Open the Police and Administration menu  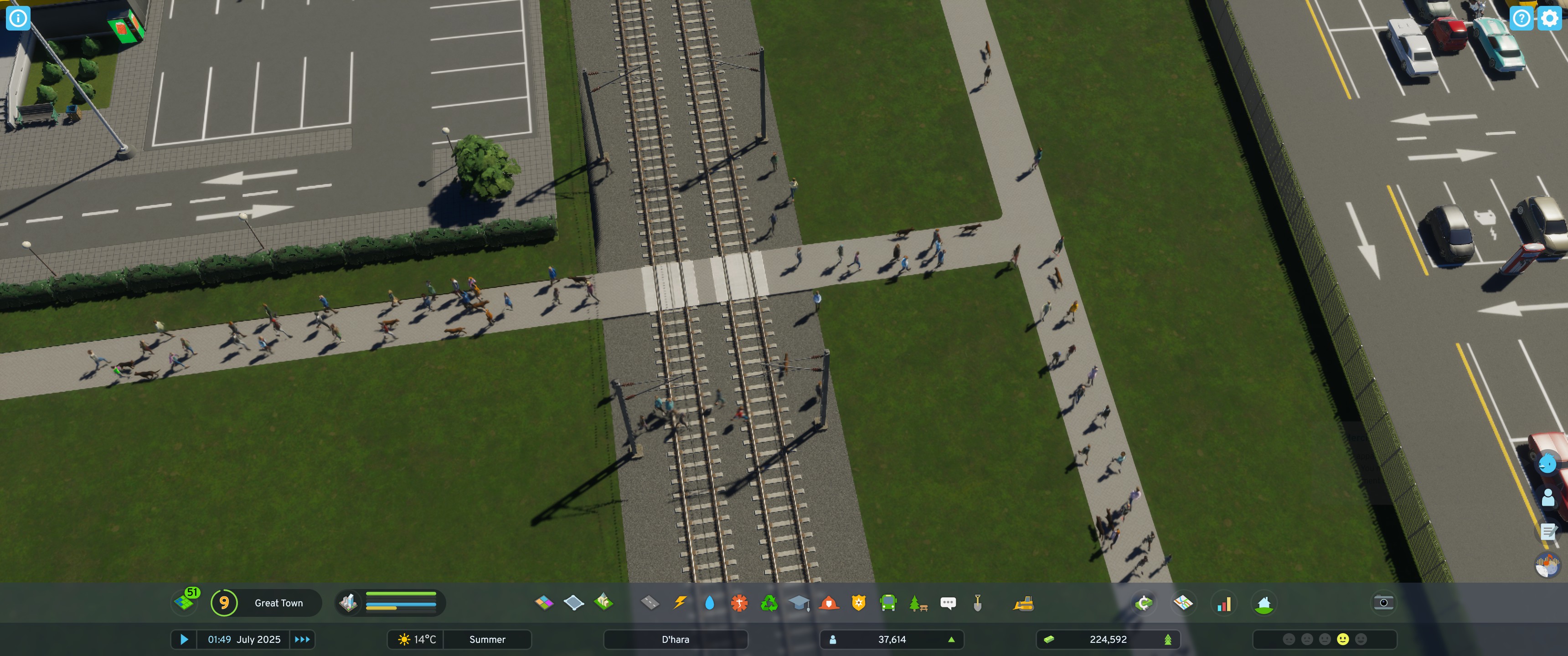(858, 603)
